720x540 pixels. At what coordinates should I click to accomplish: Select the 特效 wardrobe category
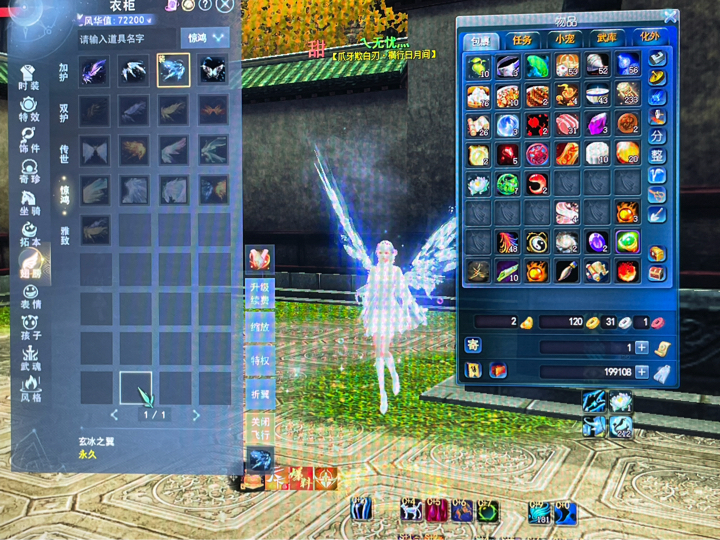(x=29, y=110)
